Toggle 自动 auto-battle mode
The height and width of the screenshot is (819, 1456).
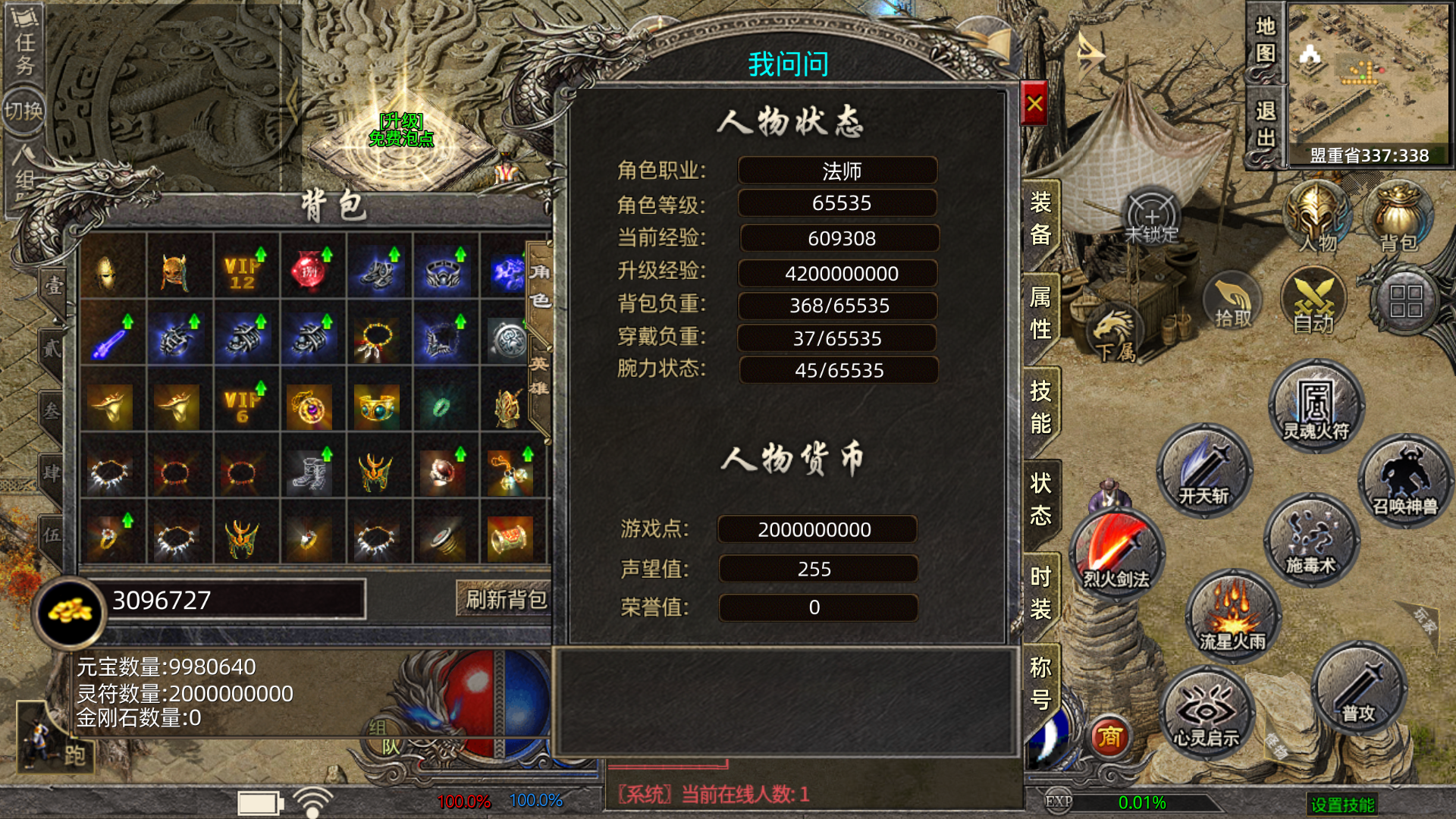coord(1313,303)
